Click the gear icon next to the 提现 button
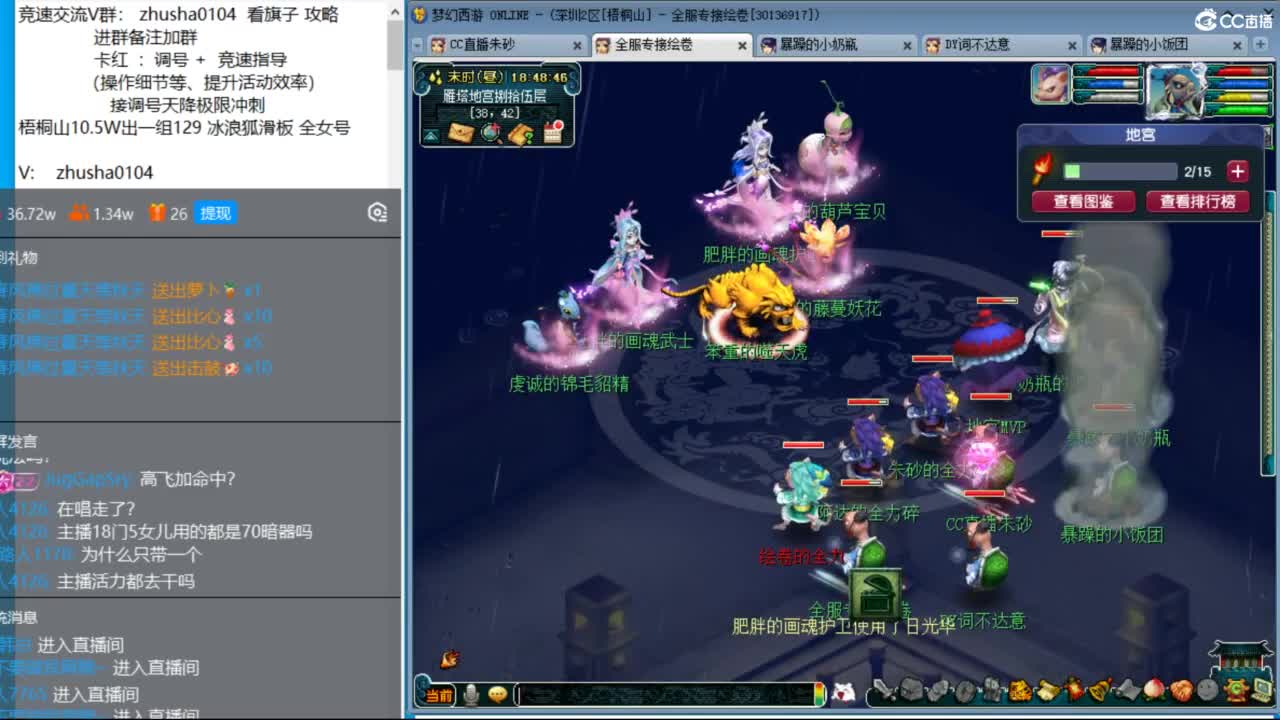Viewport: 1280px width, 720px height. [377, 212]
